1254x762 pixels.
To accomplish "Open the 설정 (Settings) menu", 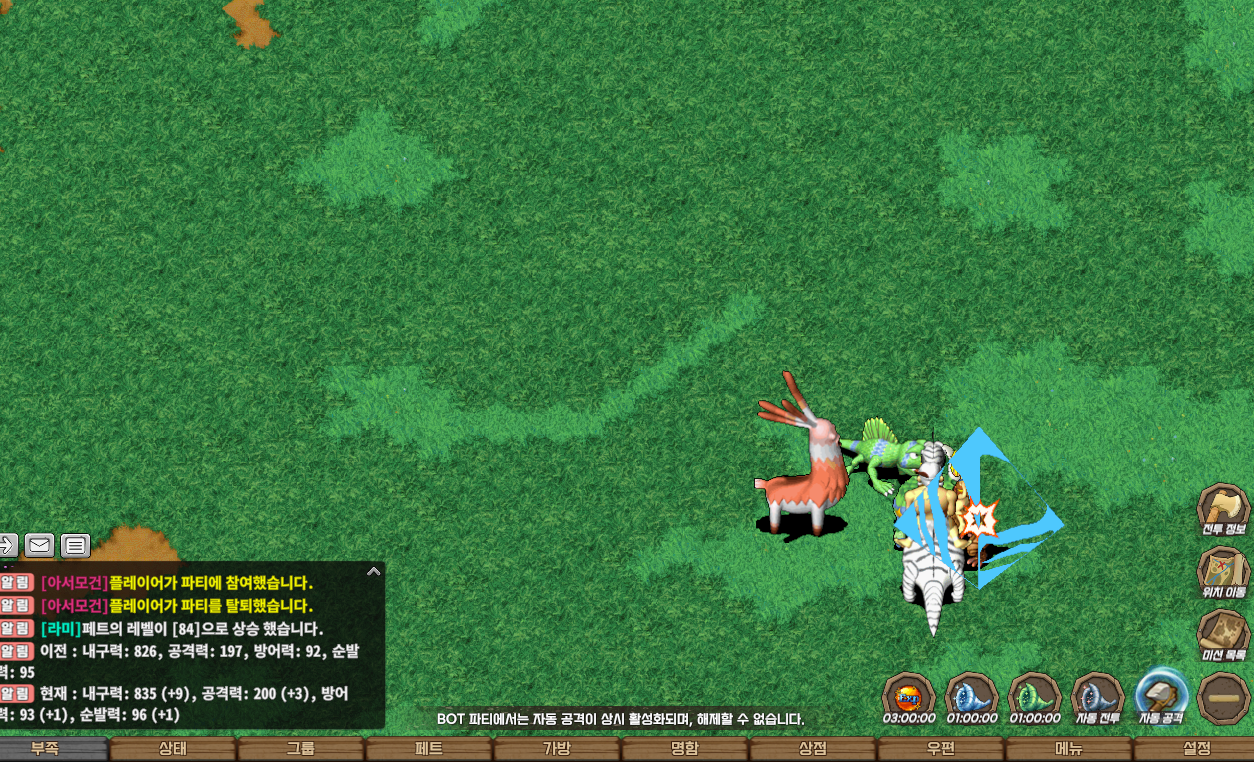I will click(1195, 749).
